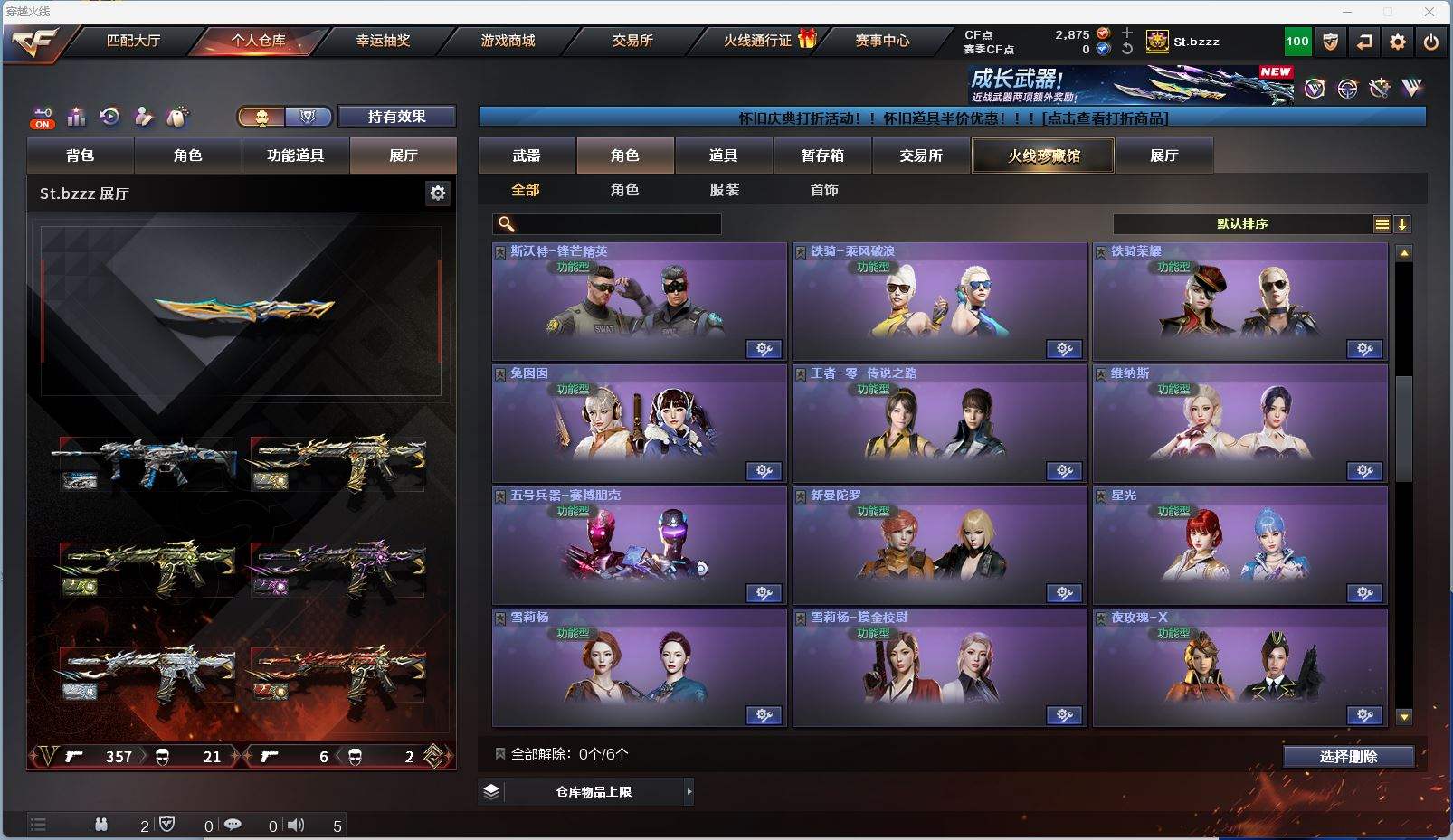The height and width of the screenshot is (840, 1453).
Task: Click the 选择删除 delete button
Action: tap(1348, 757)
